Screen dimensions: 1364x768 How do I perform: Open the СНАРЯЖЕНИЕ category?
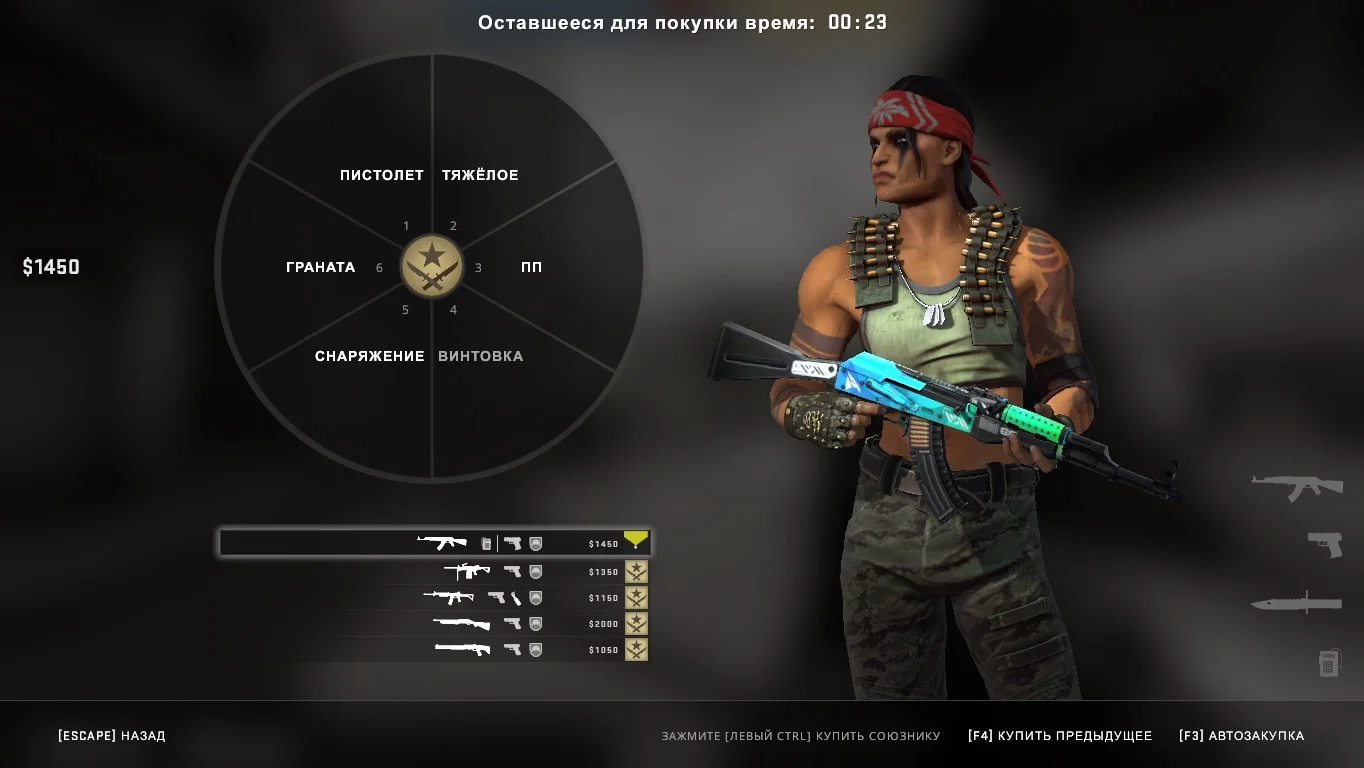(x=370, y=356)
